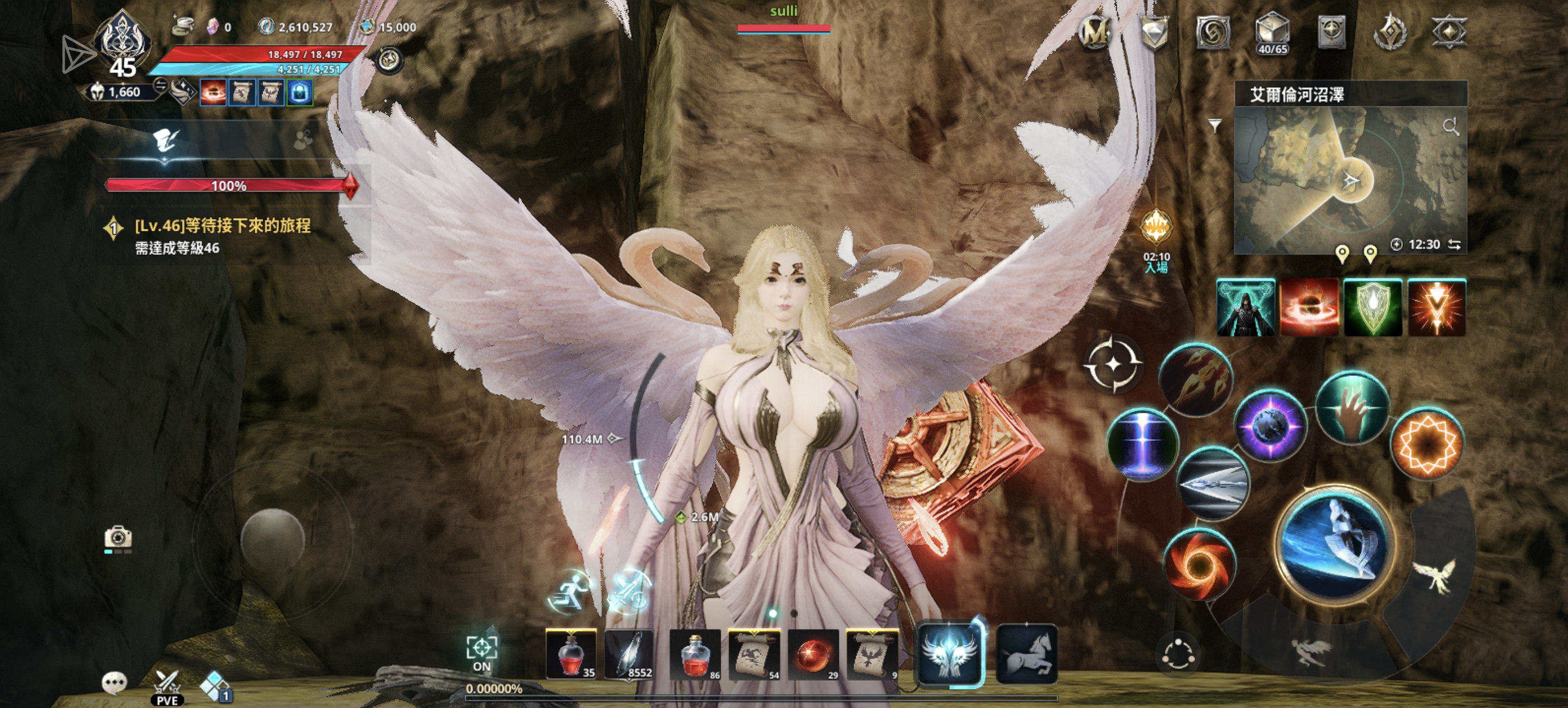Select the Lv.46 quest tracker entry

[222, 235]
